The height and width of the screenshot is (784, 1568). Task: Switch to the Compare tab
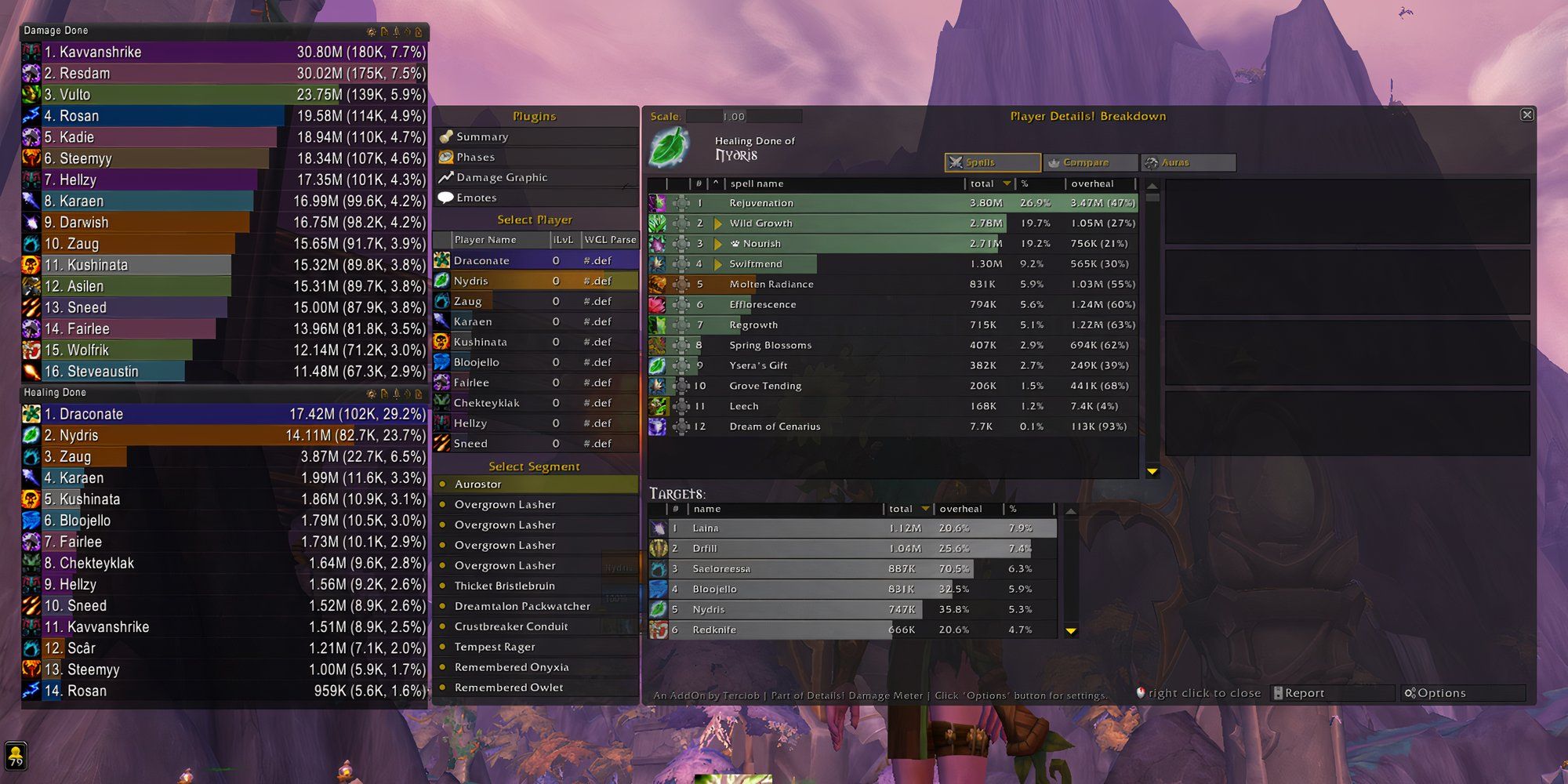[1090, 162]
